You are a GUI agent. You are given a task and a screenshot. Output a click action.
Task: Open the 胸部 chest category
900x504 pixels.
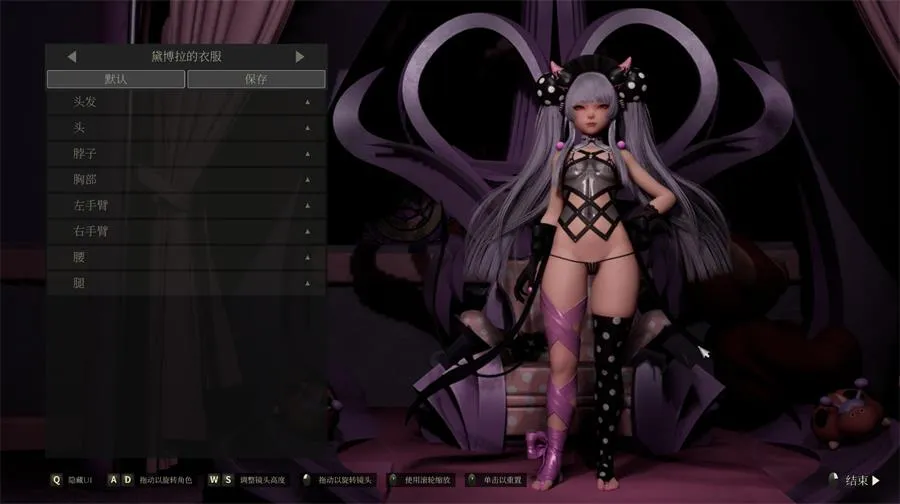(x=186, y=180)
